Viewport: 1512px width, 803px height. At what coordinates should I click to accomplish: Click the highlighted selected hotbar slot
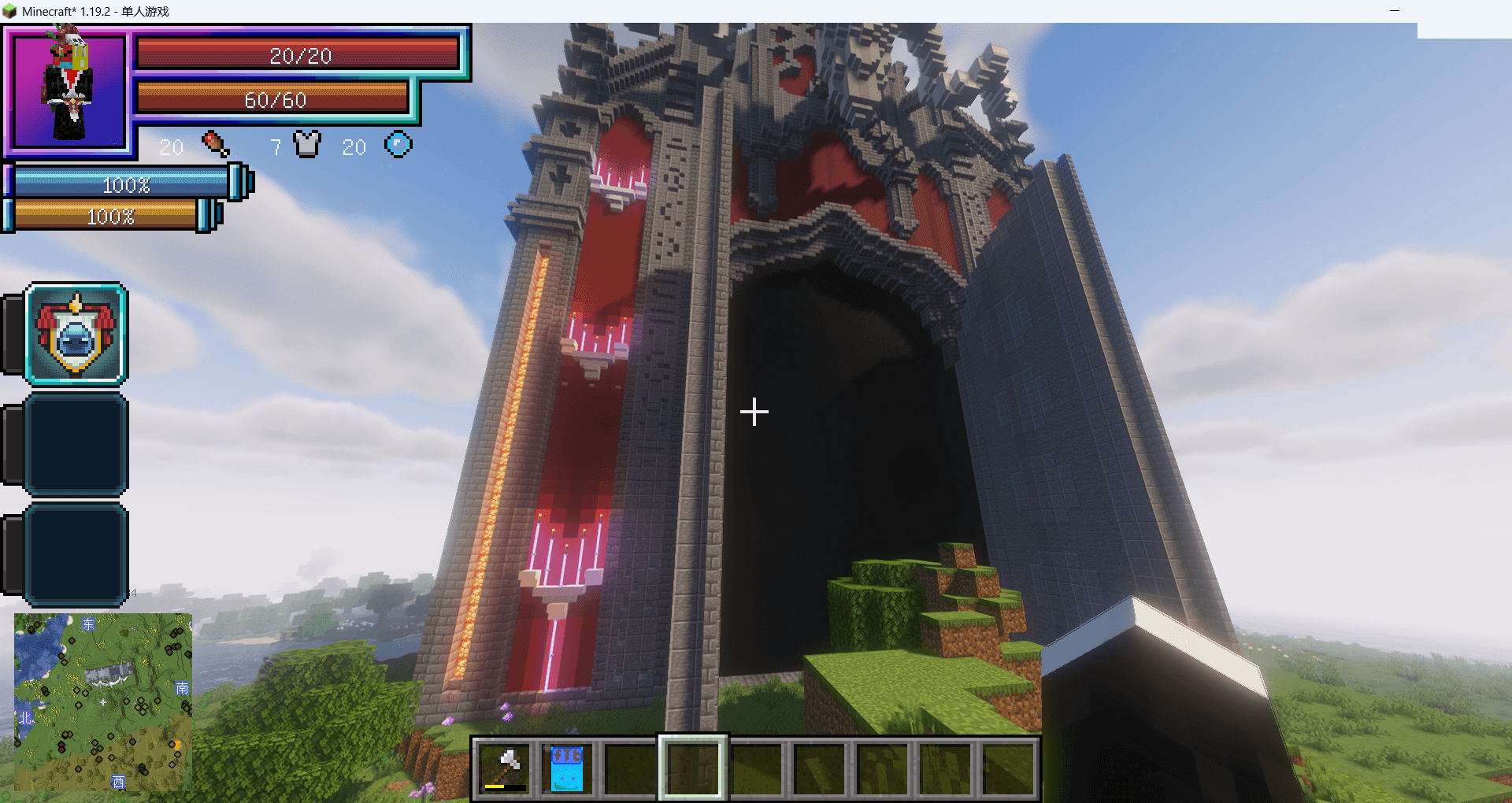coord(692,768)
